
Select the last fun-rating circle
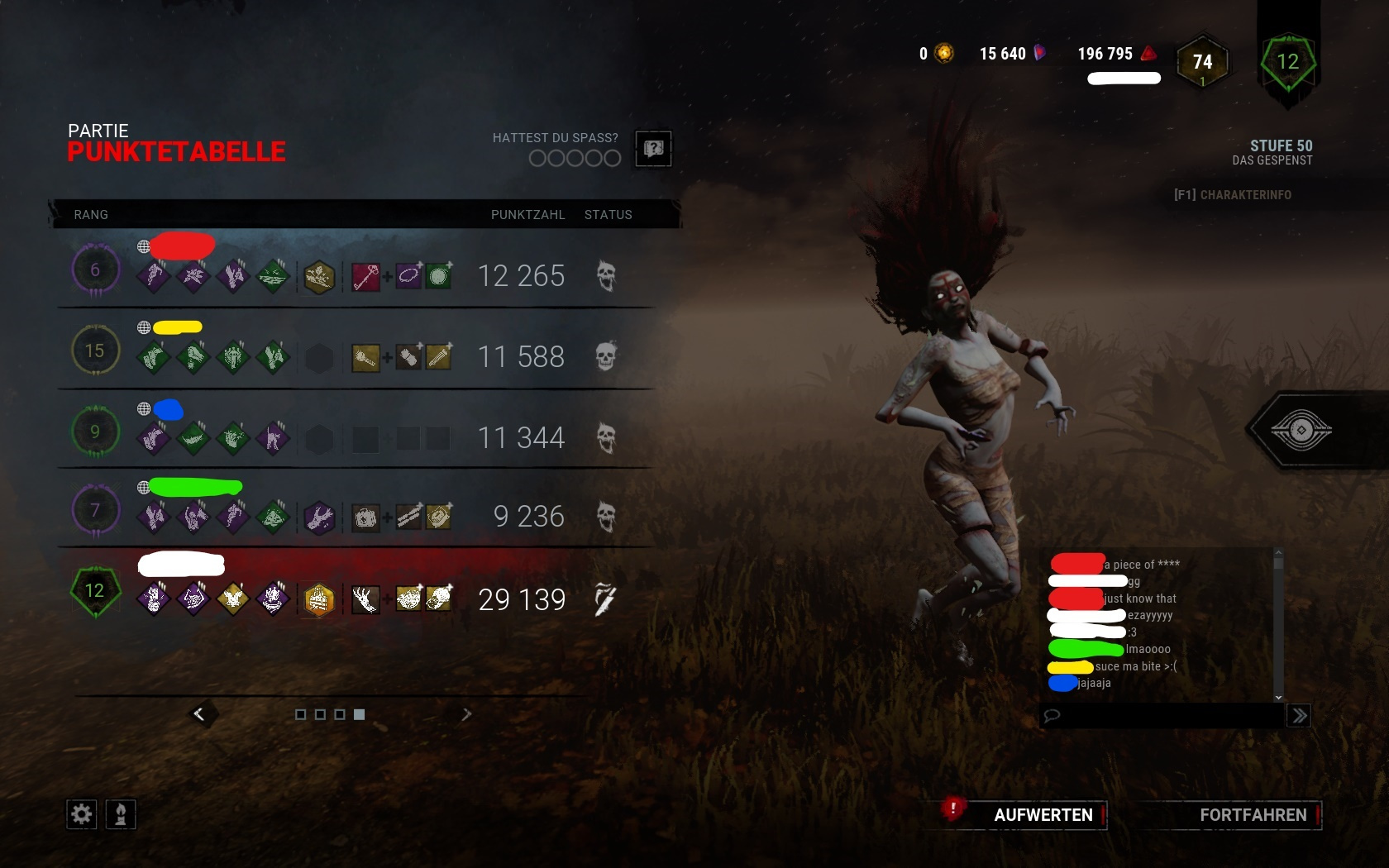(613, 157)
